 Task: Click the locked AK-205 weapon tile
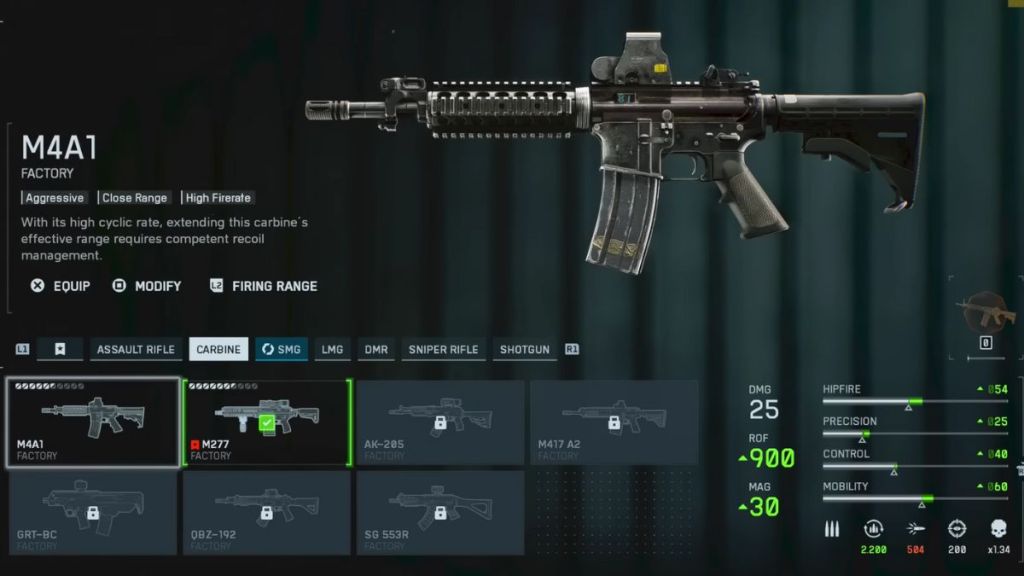[x=440, y=422]
